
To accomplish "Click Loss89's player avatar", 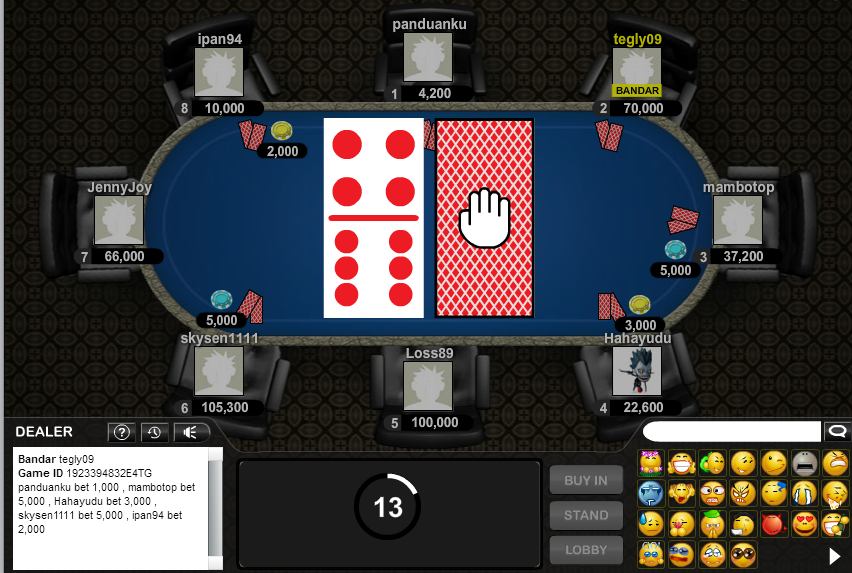I will 428,386.
